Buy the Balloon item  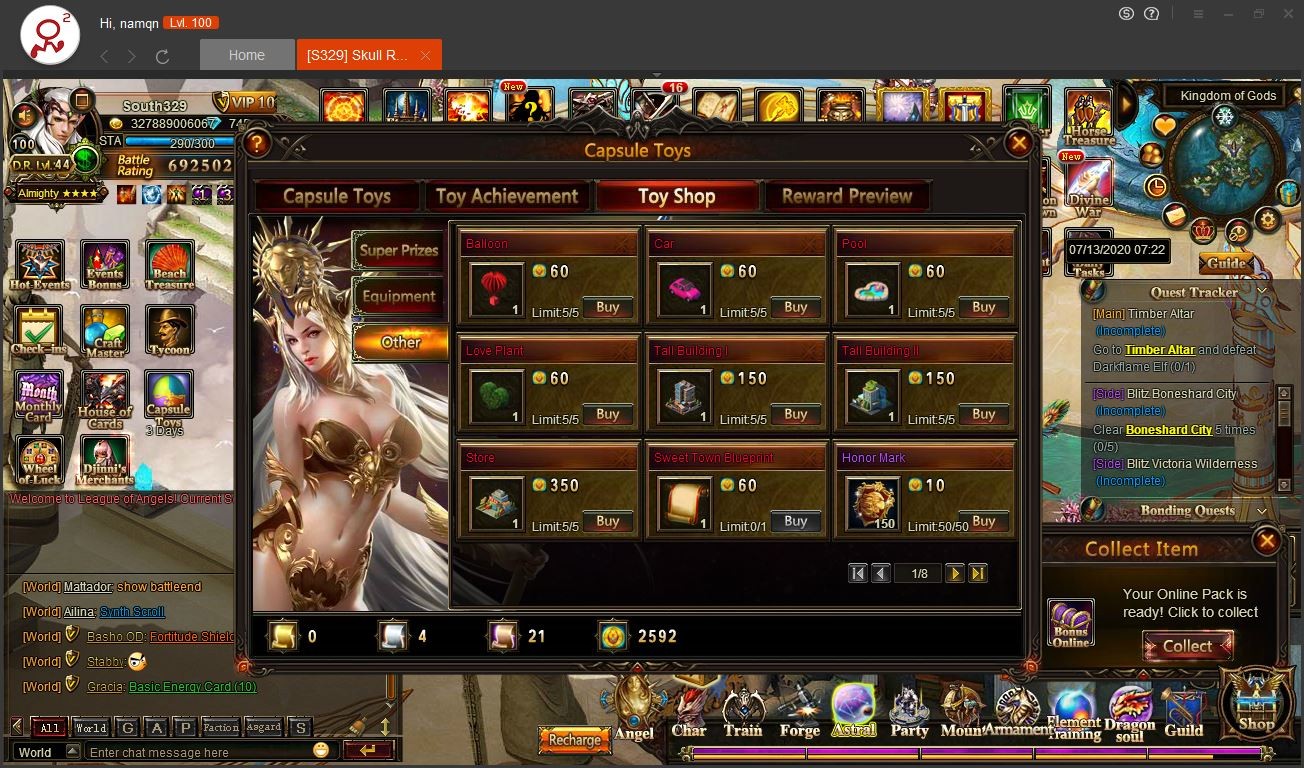[607, 308]
